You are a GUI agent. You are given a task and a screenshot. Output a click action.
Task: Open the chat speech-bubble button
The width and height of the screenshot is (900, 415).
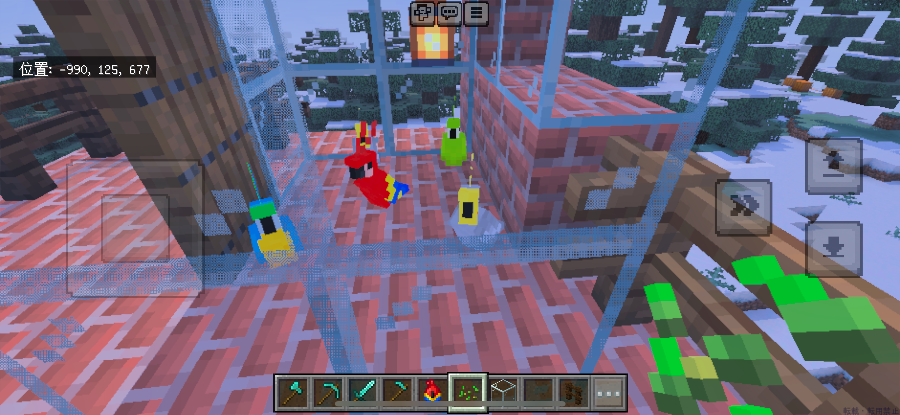click(x=450, y=13)
